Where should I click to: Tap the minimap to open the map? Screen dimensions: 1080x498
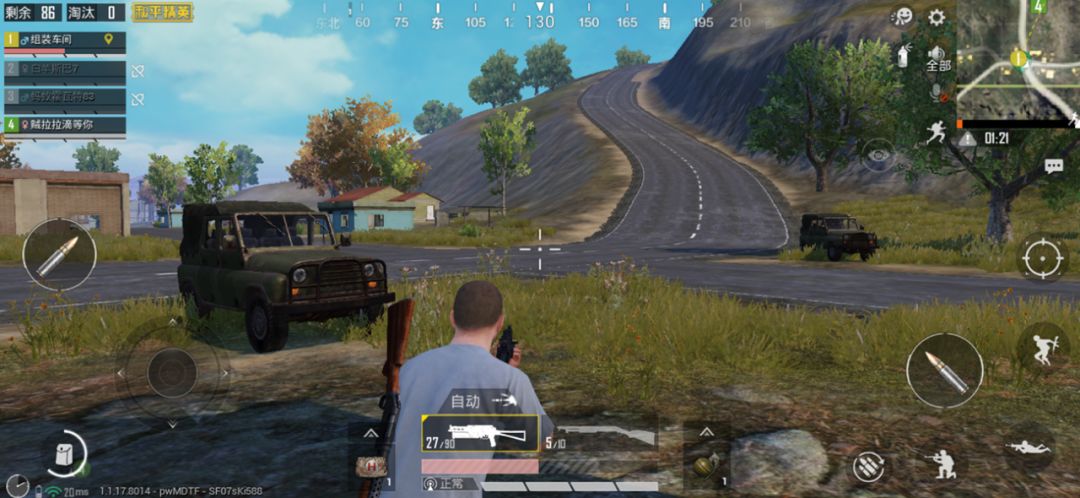pyautogui.click(x=1017, y=60)
